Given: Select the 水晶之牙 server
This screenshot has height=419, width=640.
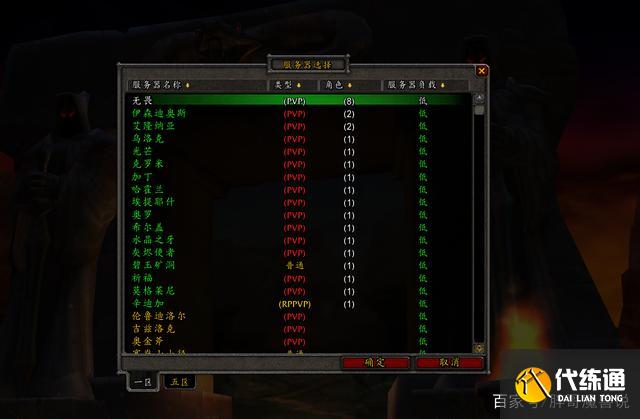Looking at the screenshot, I should pyautogui.click(x=295, y=240).
